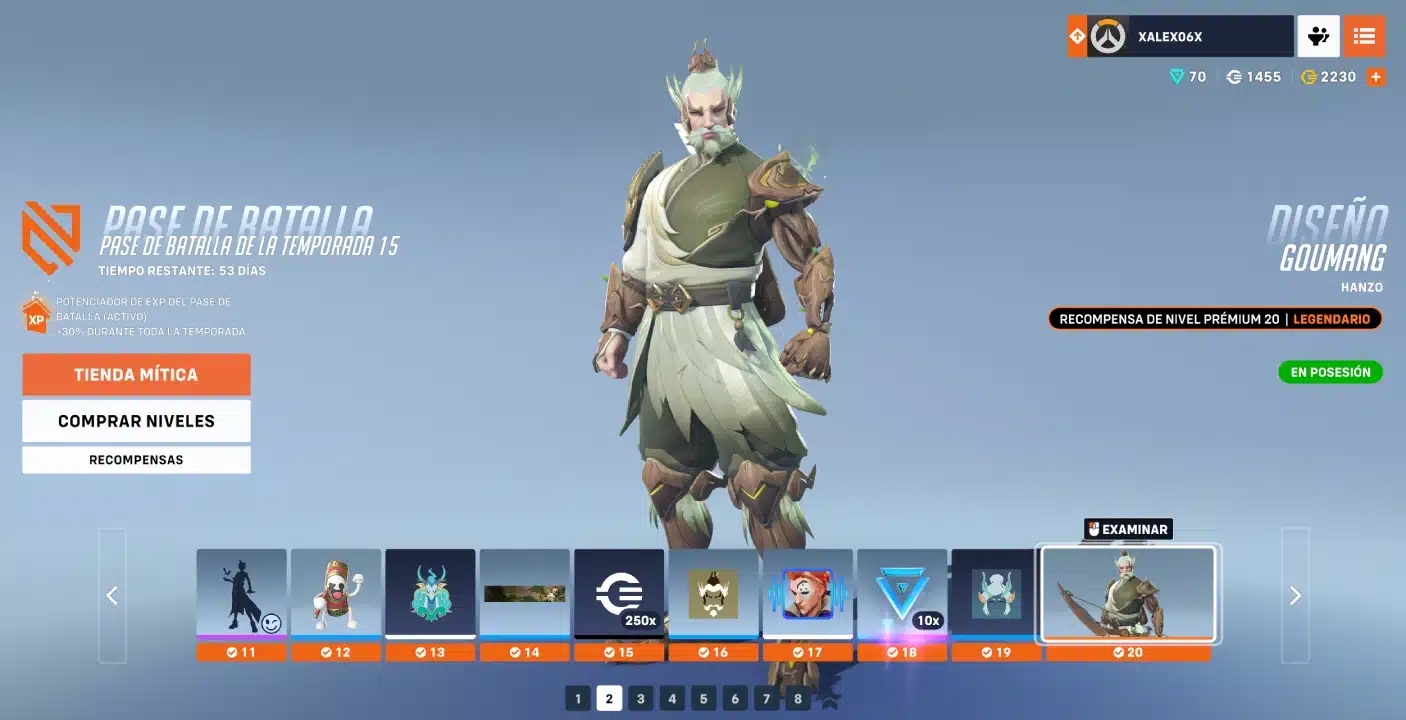Select the level 20 Hanzo Goumang skin
The image size is (1406, 720).
[x=1128, y=594]
